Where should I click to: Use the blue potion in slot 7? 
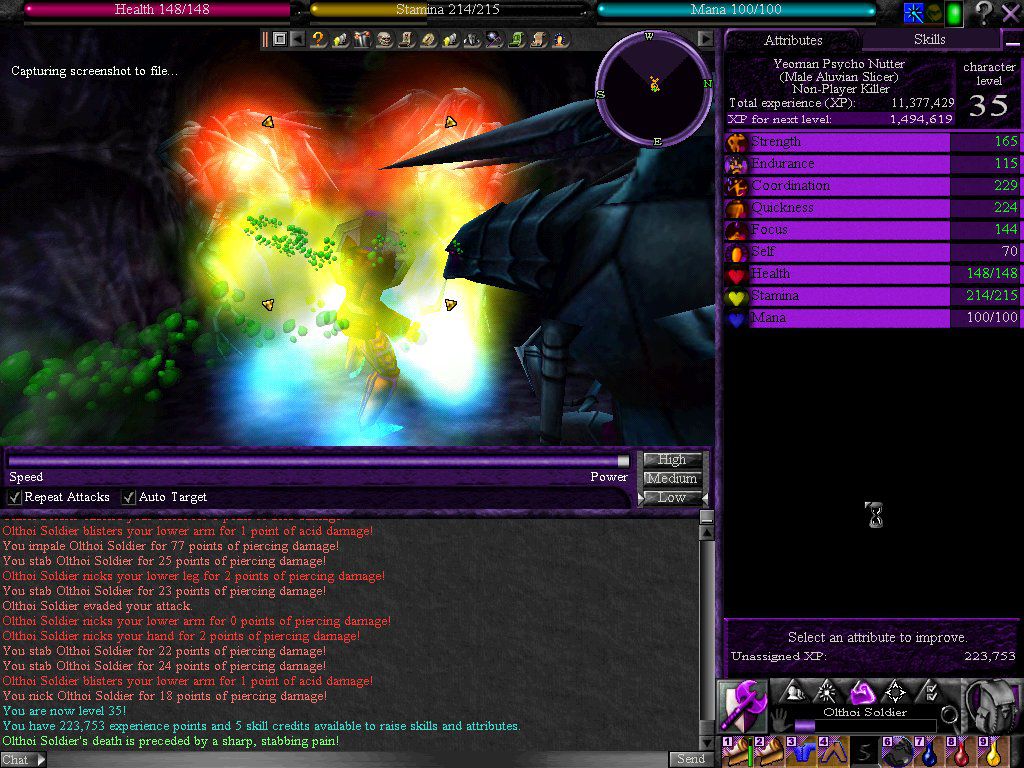click(x=929, y=752)
